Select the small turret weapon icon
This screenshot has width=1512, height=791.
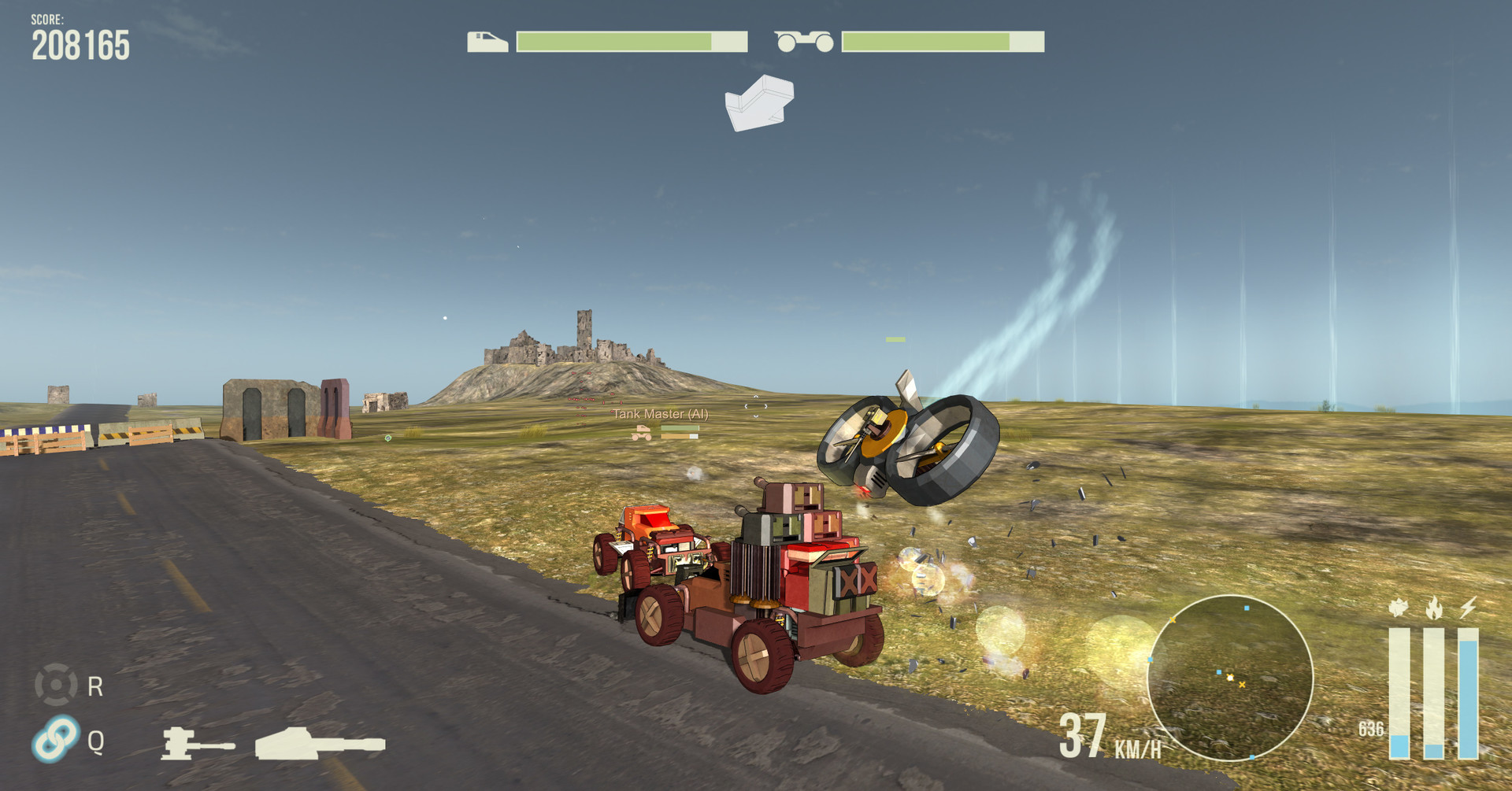[x=196, y=743]
